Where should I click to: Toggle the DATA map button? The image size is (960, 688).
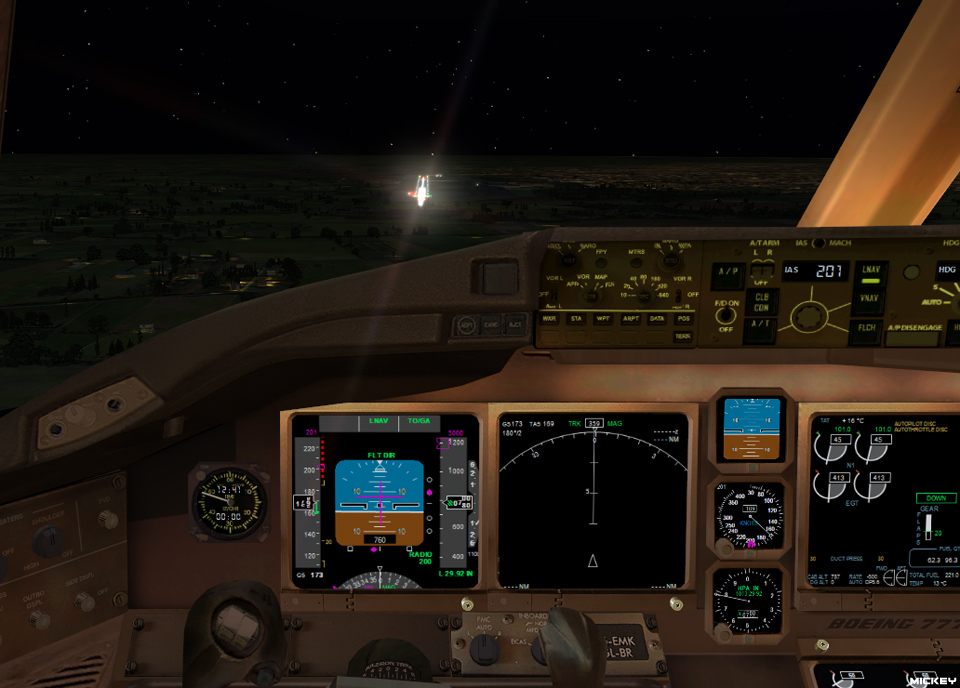tap(656, 318)
